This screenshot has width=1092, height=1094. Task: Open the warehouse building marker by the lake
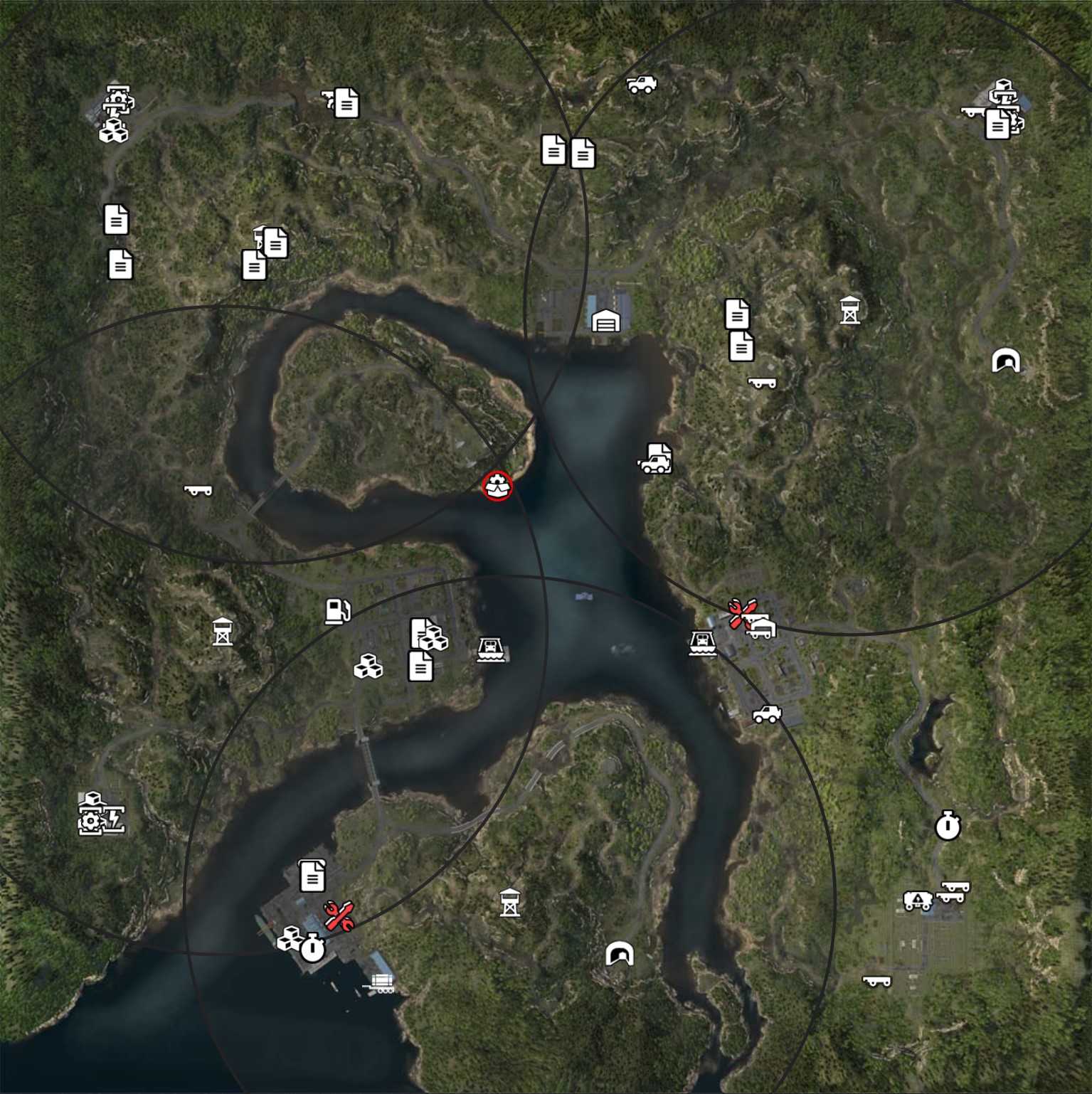[x=605, y=321]
